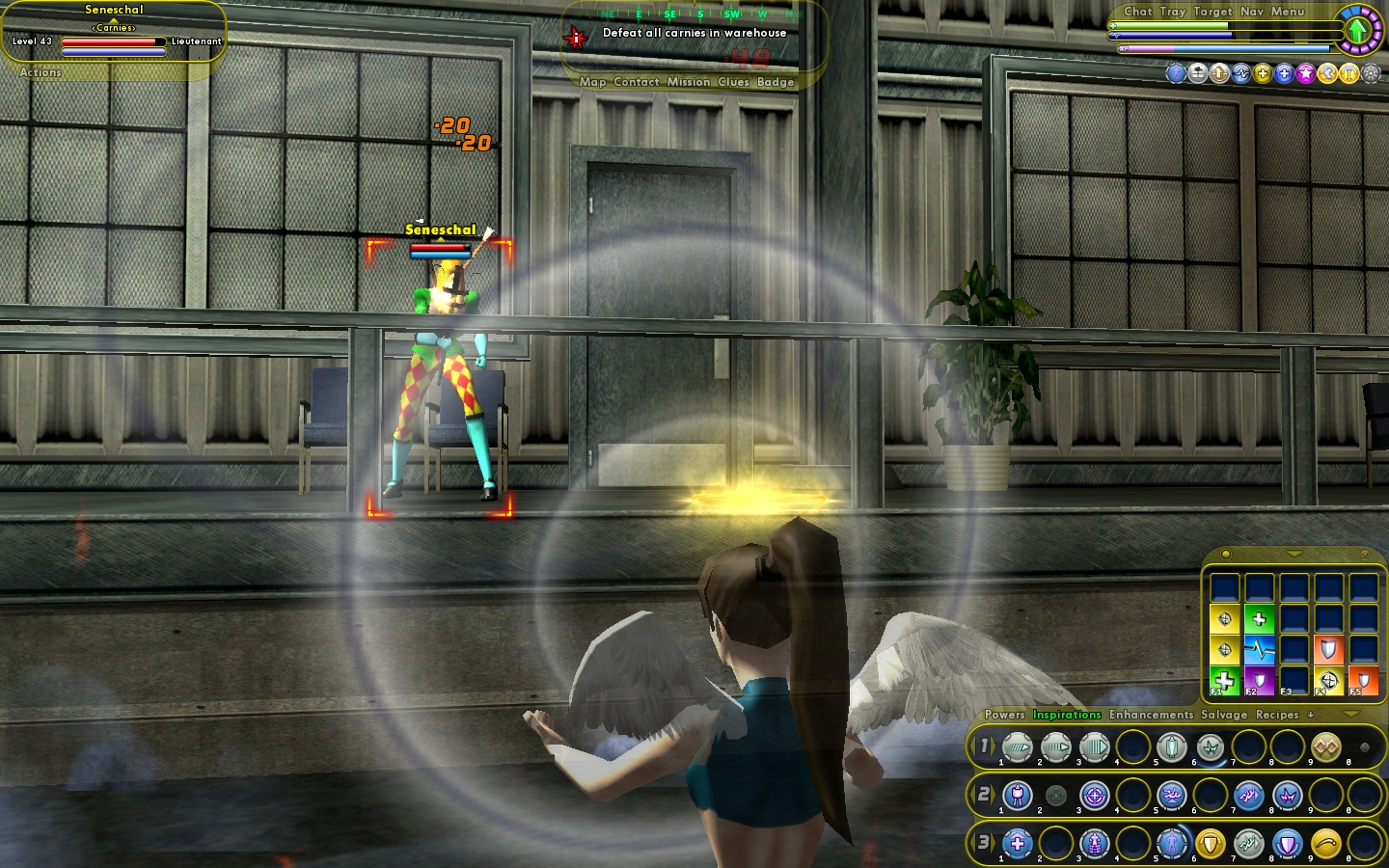The width and height of the screenshot is (1389, 868).
Task: Open the Badge list
Action: point(776,82)
